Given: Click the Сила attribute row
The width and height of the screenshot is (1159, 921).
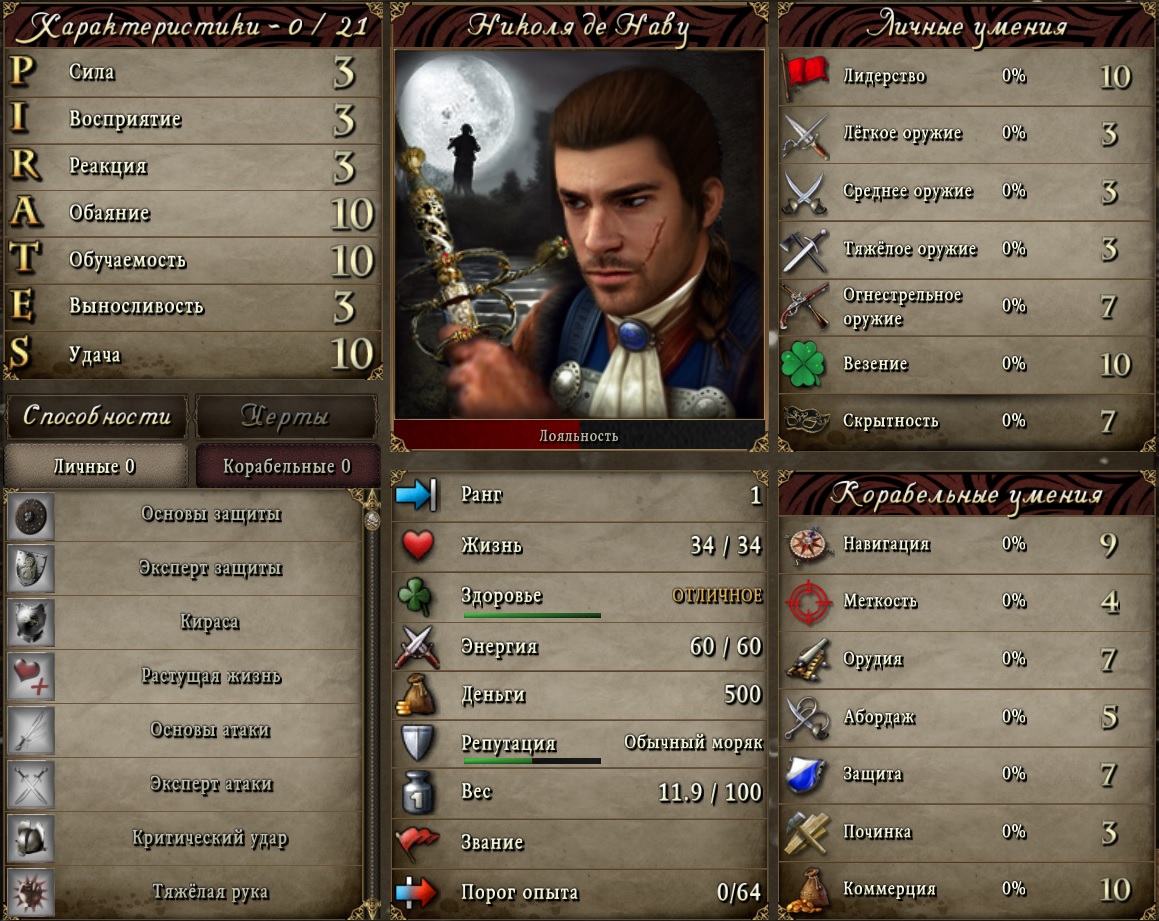Looking at the screenshot, I should pos(193,73).
